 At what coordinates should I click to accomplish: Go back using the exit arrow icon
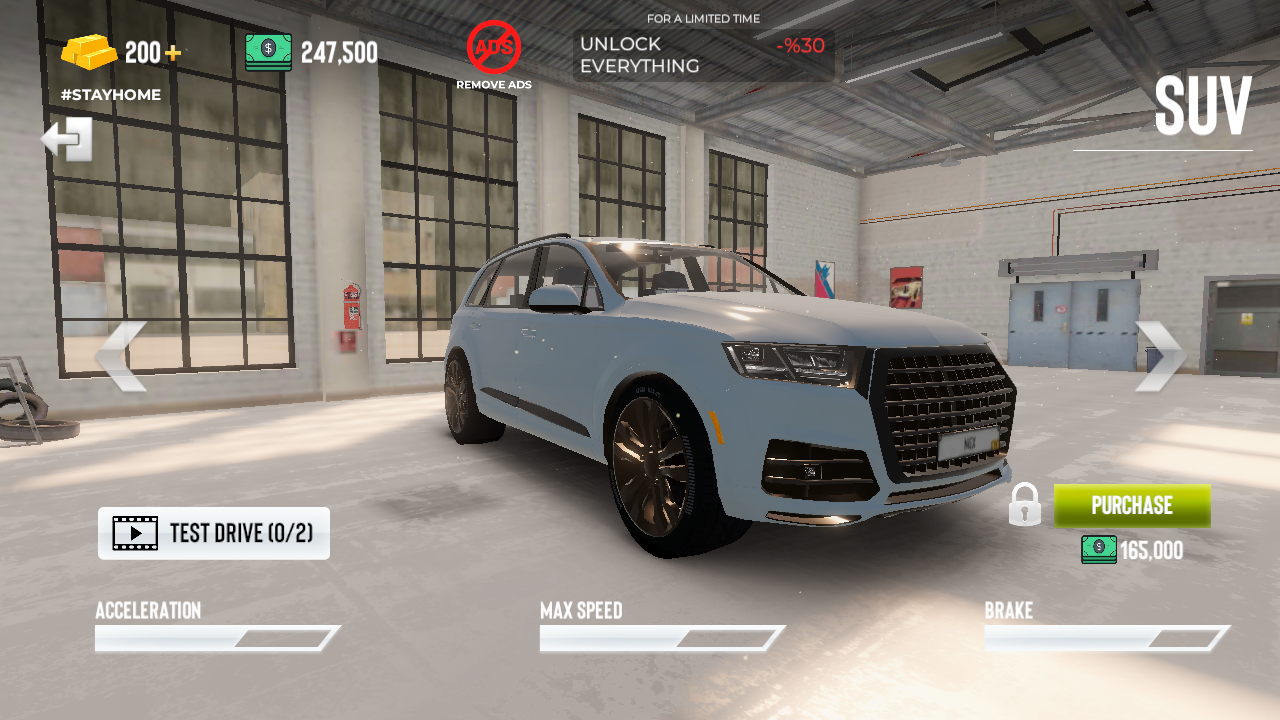(x=67, y=139)
